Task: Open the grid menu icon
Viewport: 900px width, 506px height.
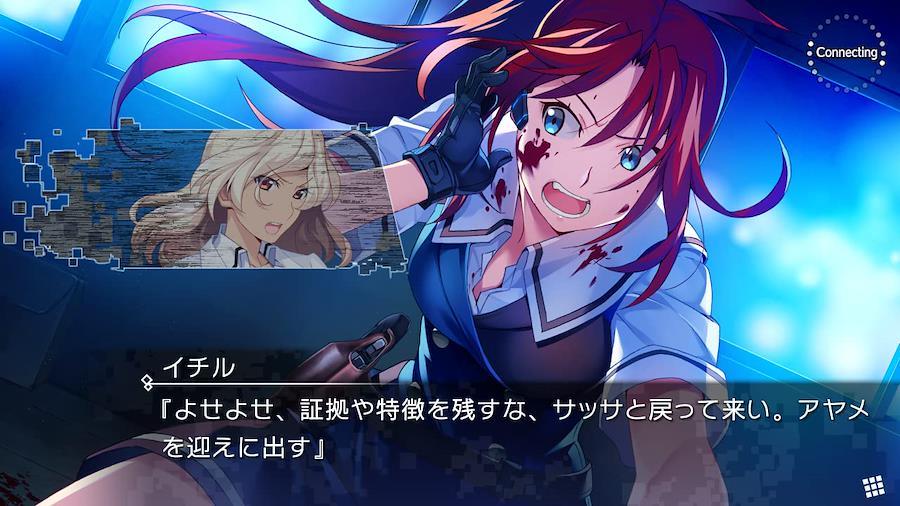Action: [x=873, y=485]
